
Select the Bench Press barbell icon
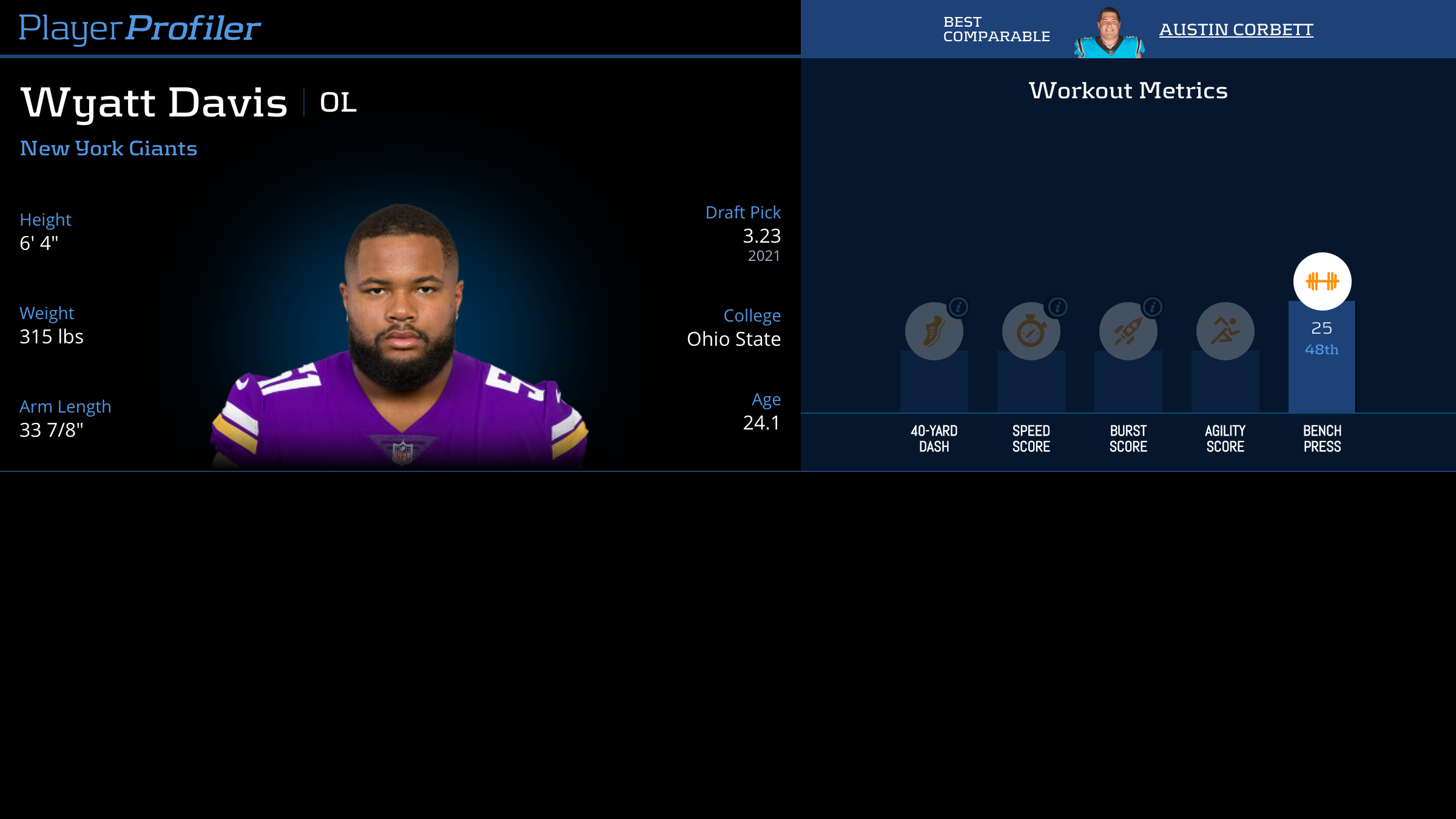[x=1322, y=281]
